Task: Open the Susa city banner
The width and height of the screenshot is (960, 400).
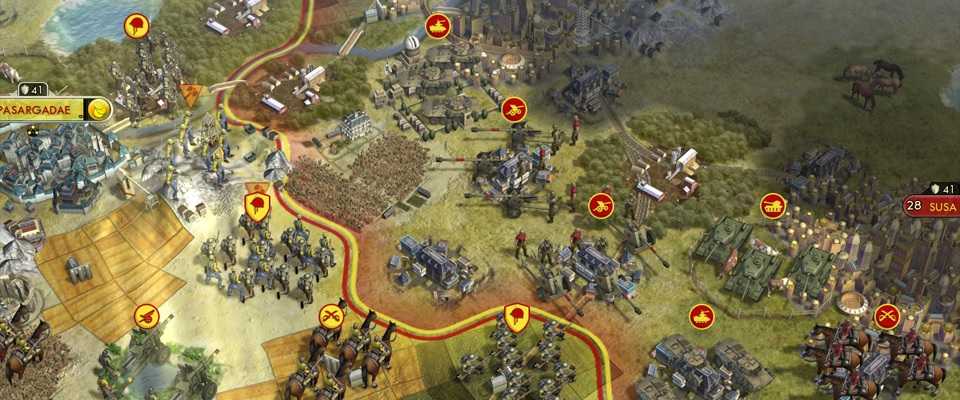Action: click(938, 206)
